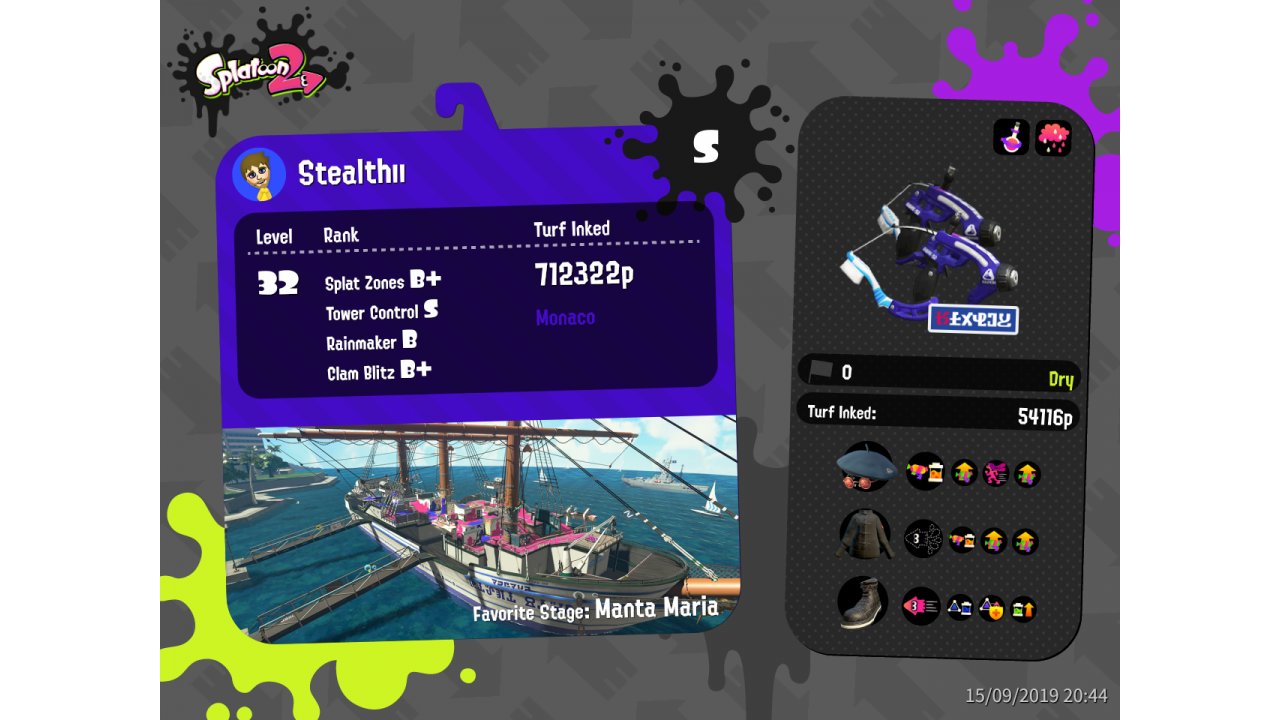Click the Stealthii player avatar
Viewport: 1280px width, 720px height.
(x=259, y=175)
